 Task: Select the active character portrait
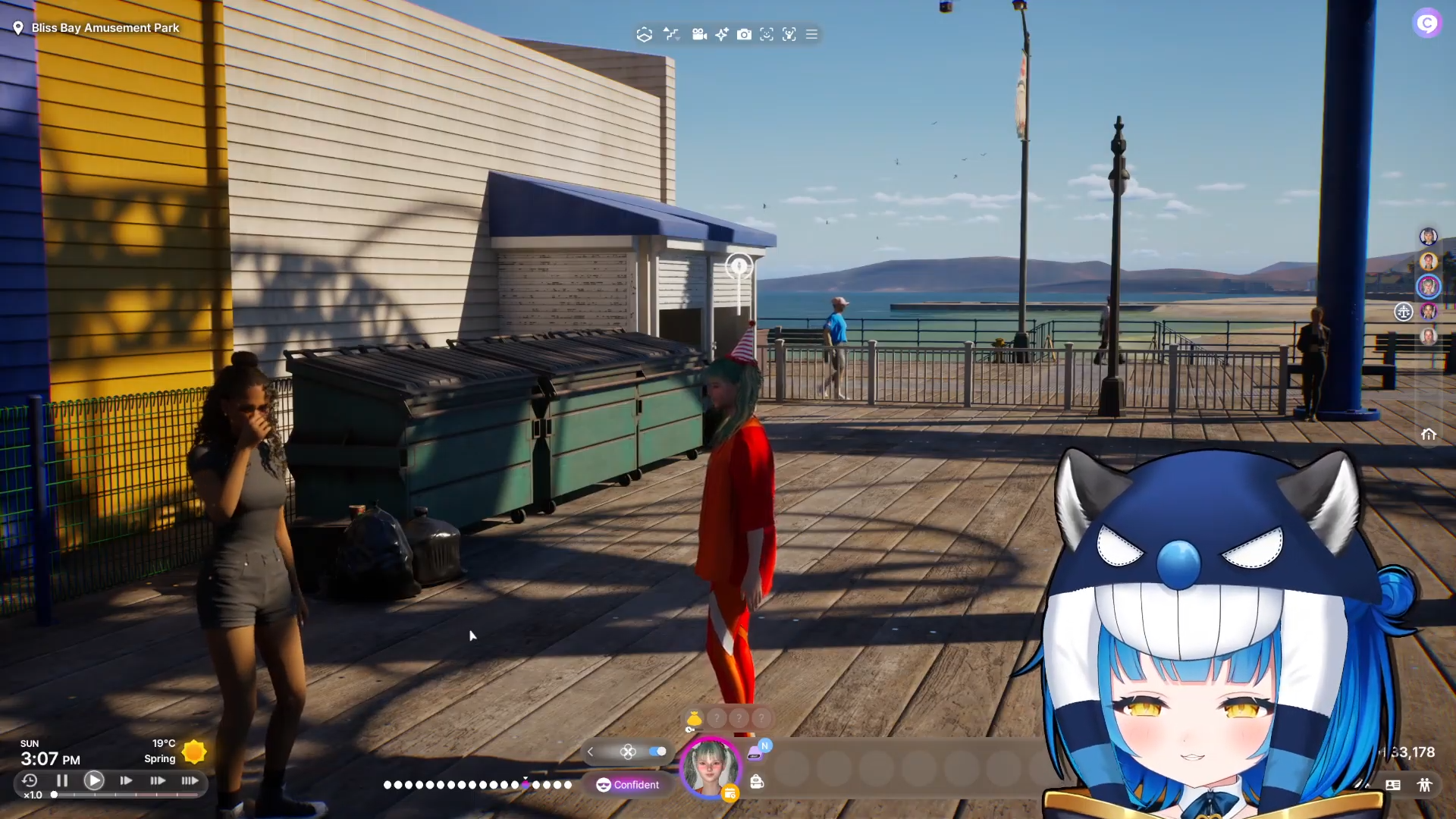[710, 766]
